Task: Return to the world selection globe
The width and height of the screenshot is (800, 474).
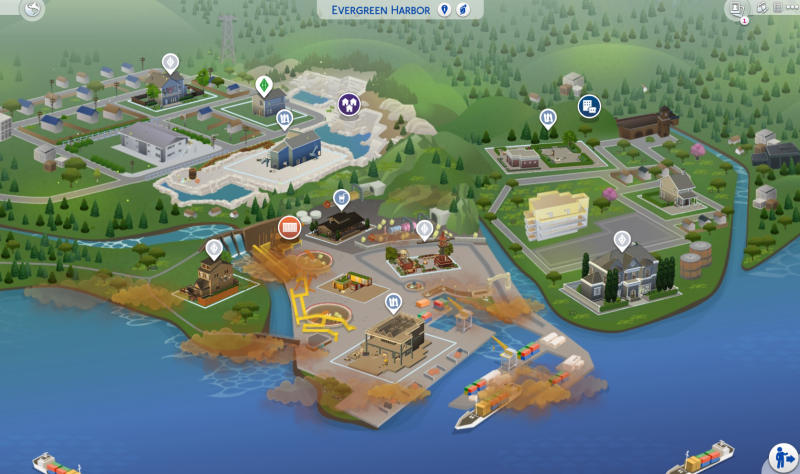Action: (34, 11)
